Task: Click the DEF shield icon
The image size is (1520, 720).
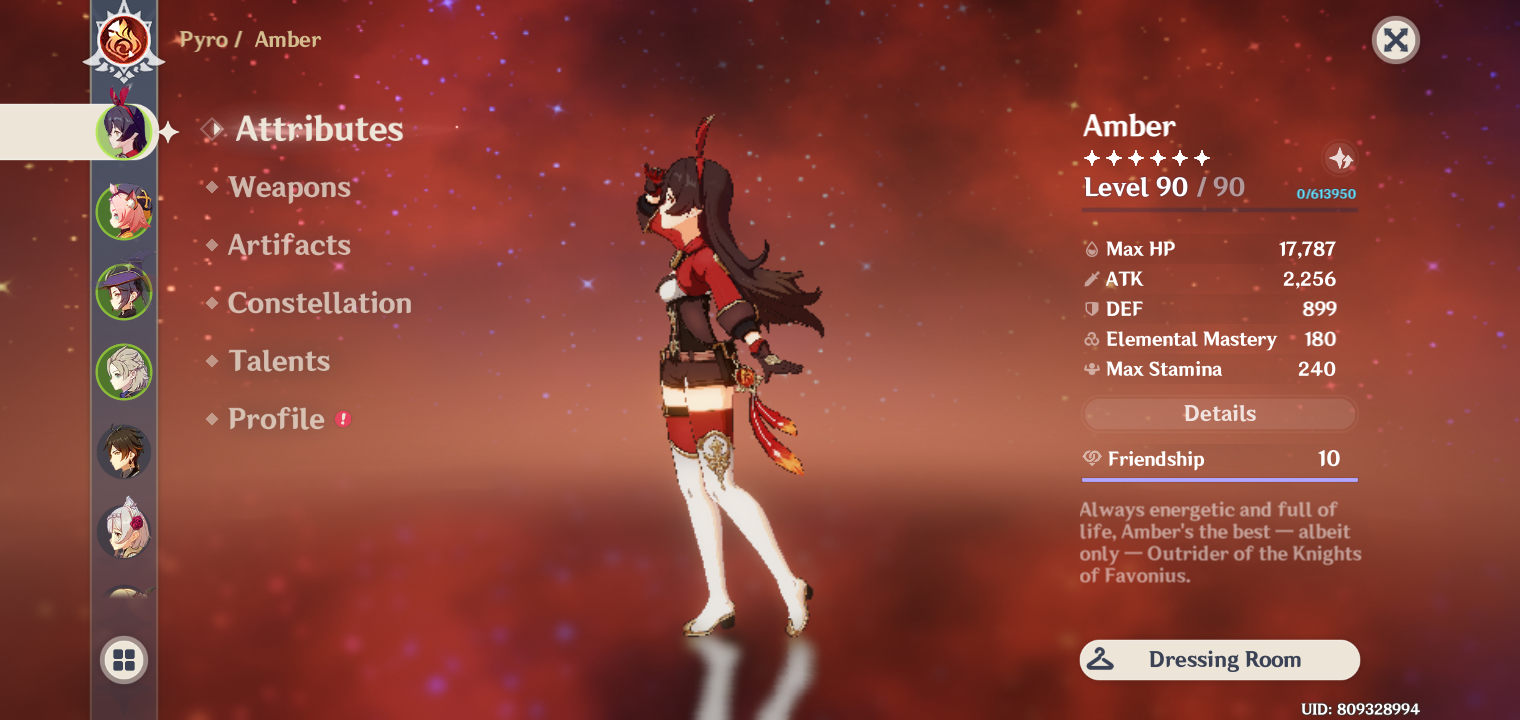Action: coord(1091,309)
